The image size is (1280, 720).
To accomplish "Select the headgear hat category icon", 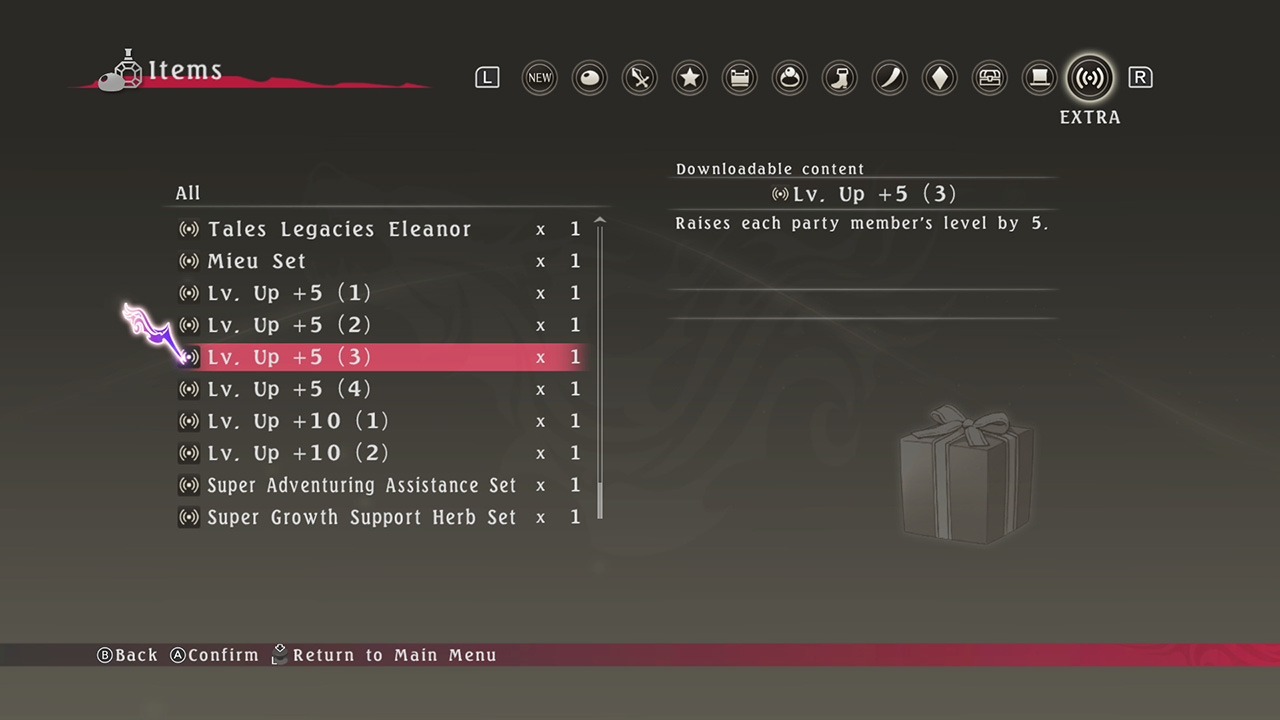I will click(1039, 77).
